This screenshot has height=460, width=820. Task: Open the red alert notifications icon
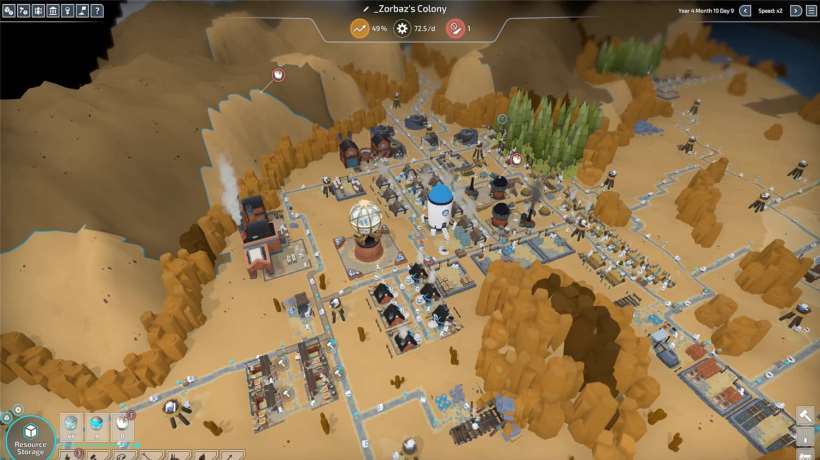454,28
